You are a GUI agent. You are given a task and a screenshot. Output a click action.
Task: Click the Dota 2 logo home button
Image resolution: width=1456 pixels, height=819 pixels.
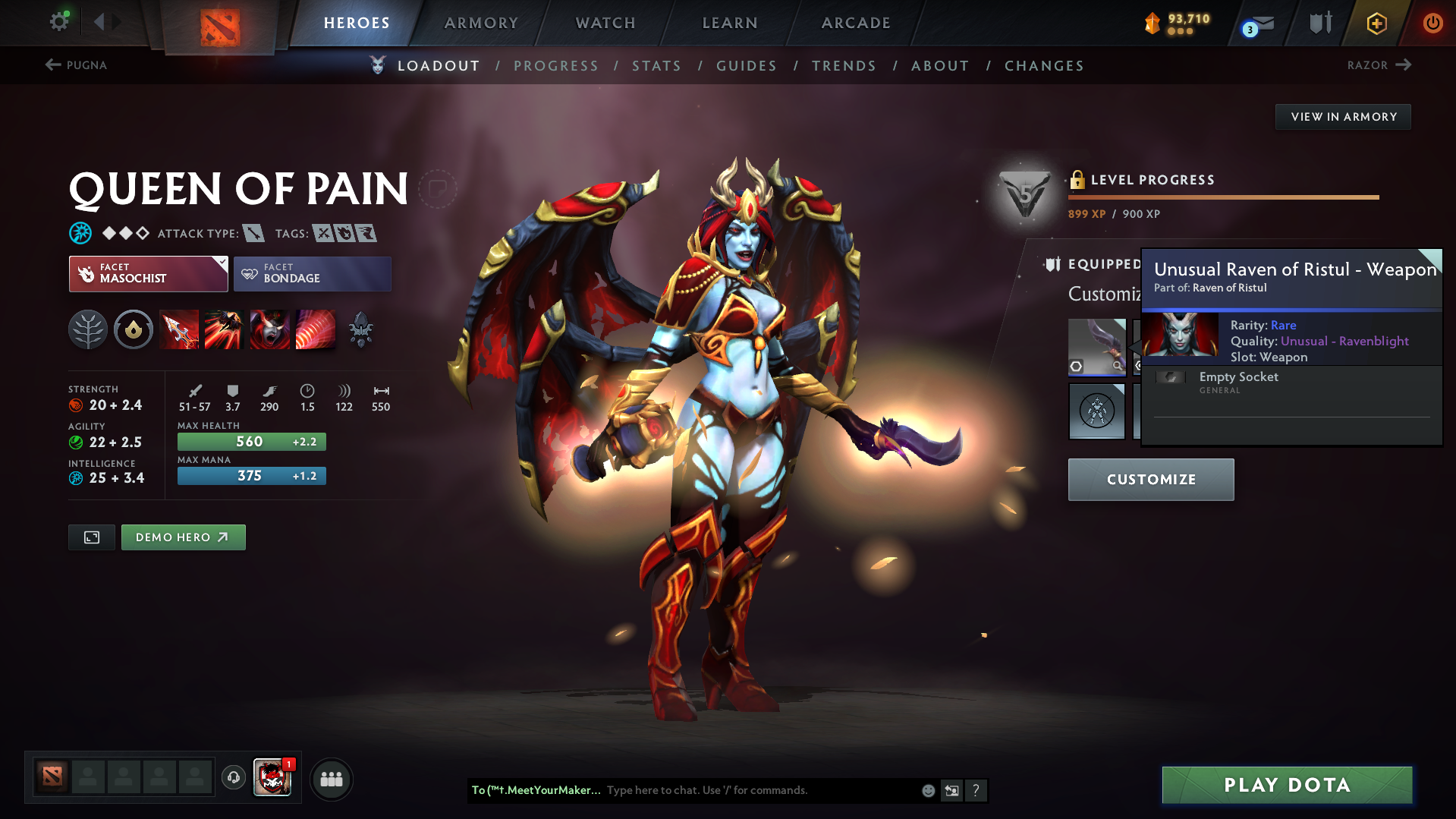click(x=220, y=27)
